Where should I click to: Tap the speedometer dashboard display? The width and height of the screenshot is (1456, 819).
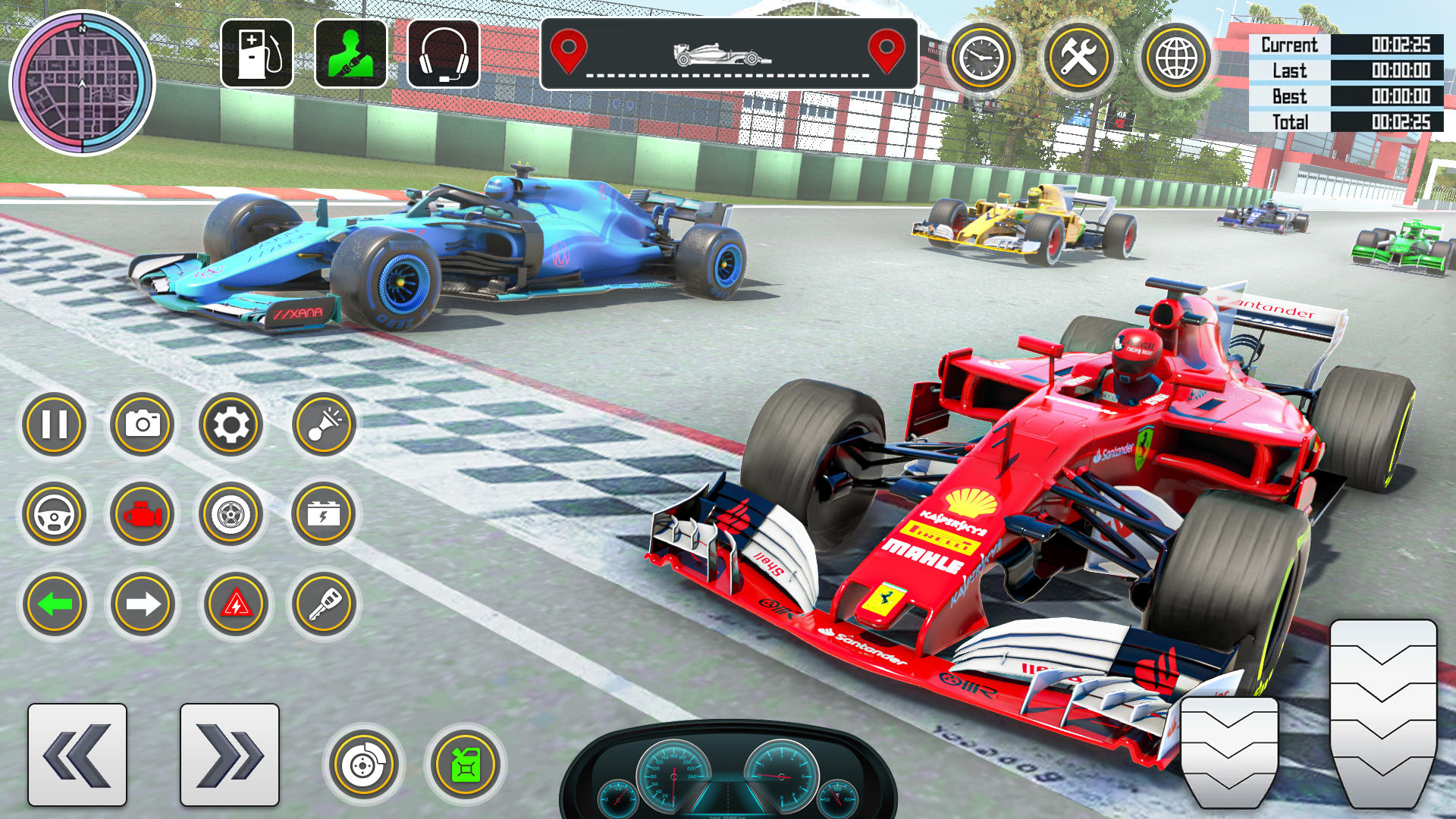point(728,781)
